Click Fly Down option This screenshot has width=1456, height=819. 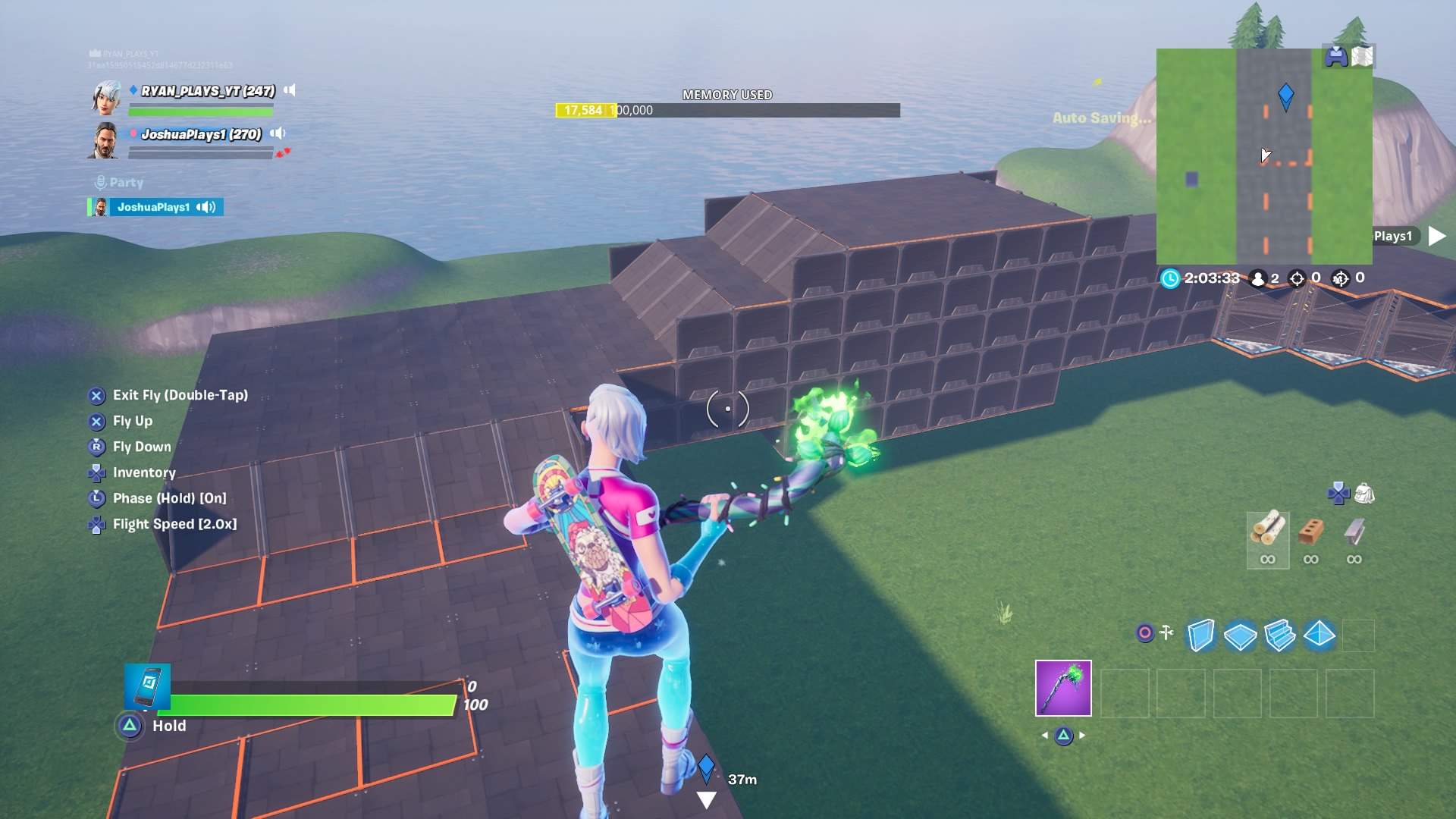[x=141, y=447]
